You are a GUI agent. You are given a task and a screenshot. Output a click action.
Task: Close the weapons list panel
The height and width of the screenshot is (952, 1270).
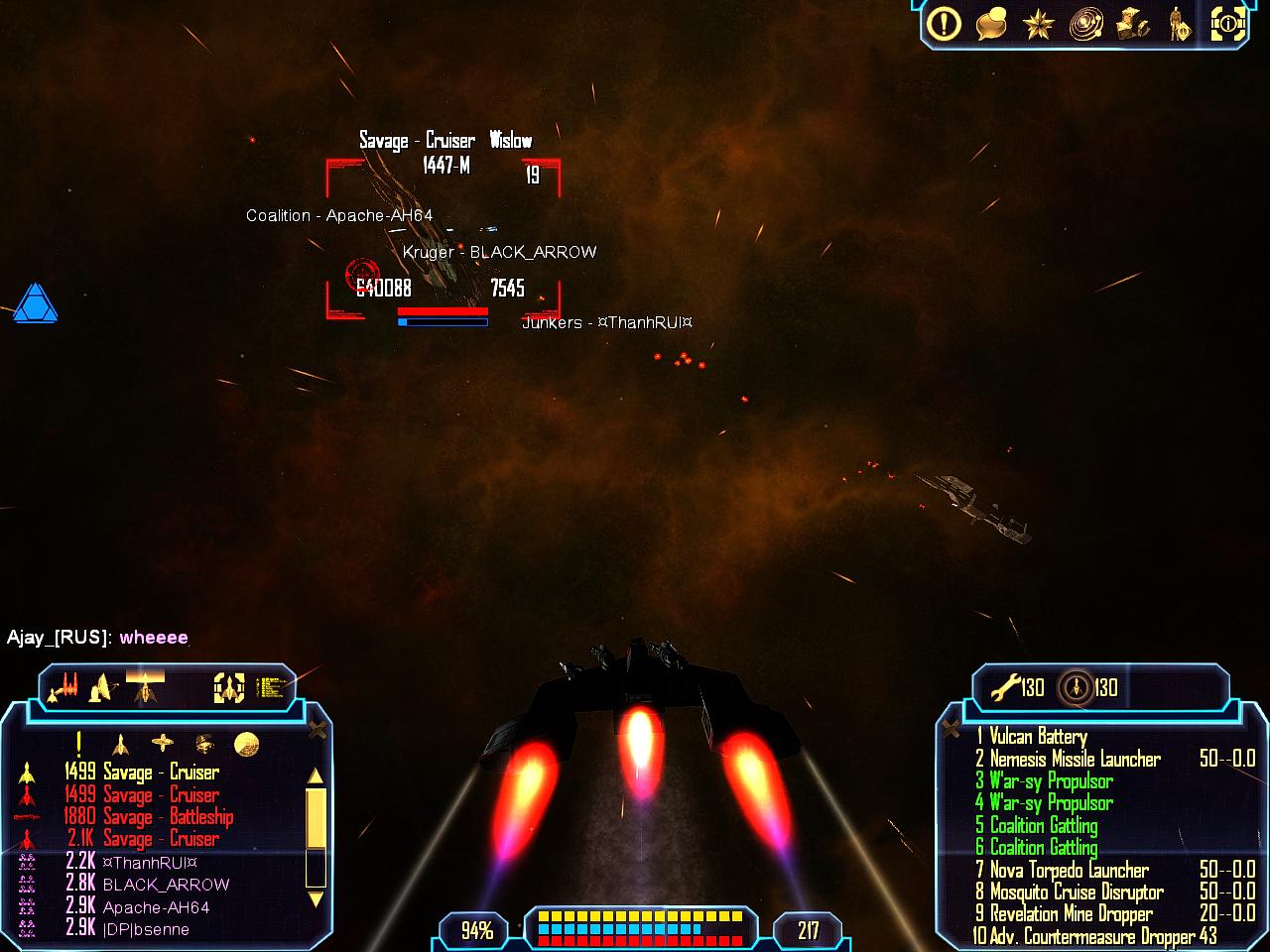coord(951,730)
